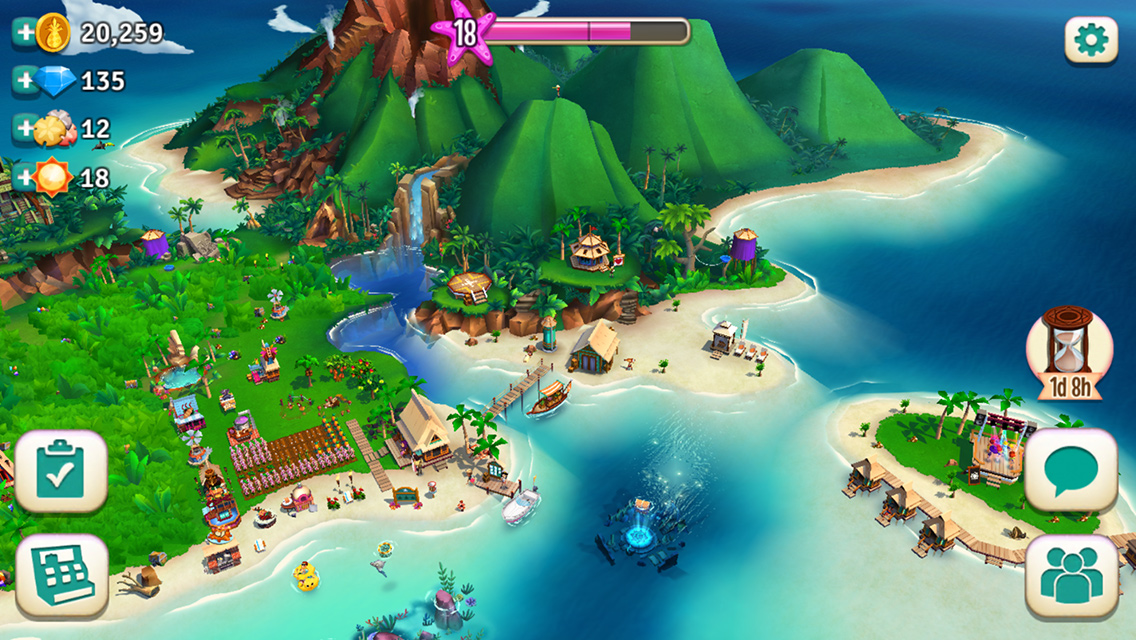Tap the level 18 star badge
The height and width of the screenshot is (640, 1136).
pyautogui.click(x=464, y=34)
